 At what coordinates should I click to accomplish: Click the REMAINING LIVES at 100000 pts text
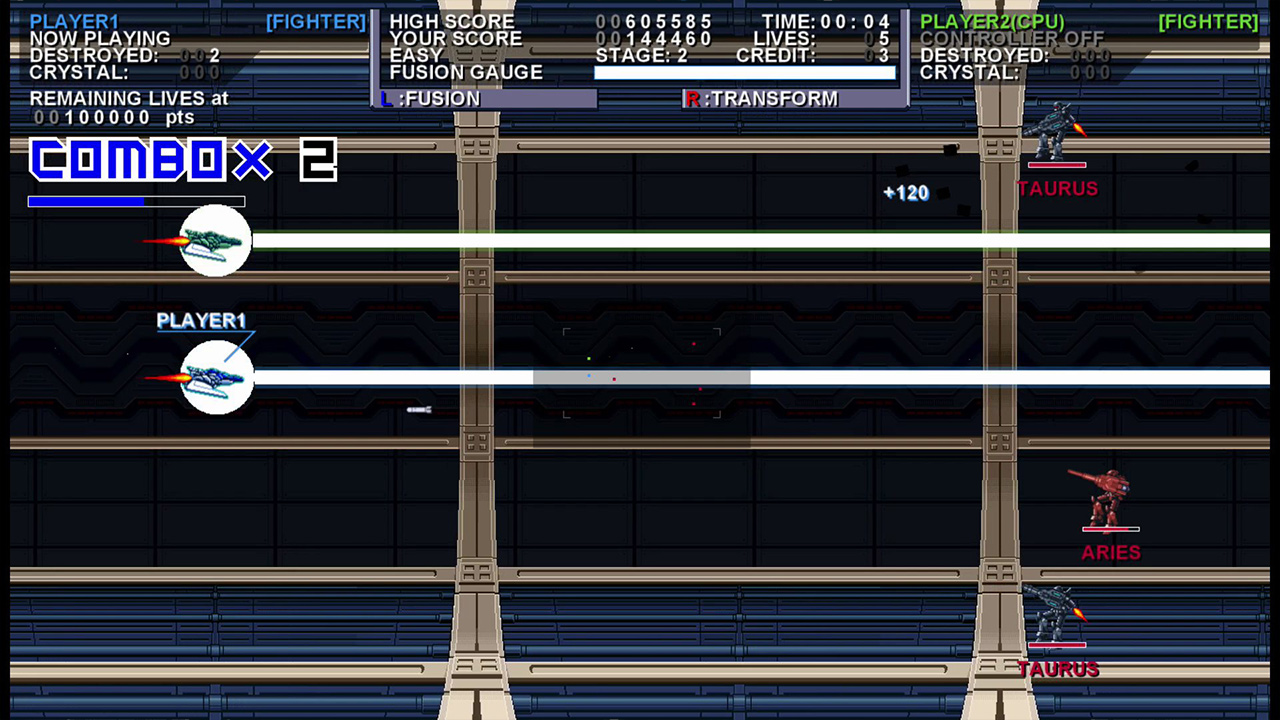125,107
